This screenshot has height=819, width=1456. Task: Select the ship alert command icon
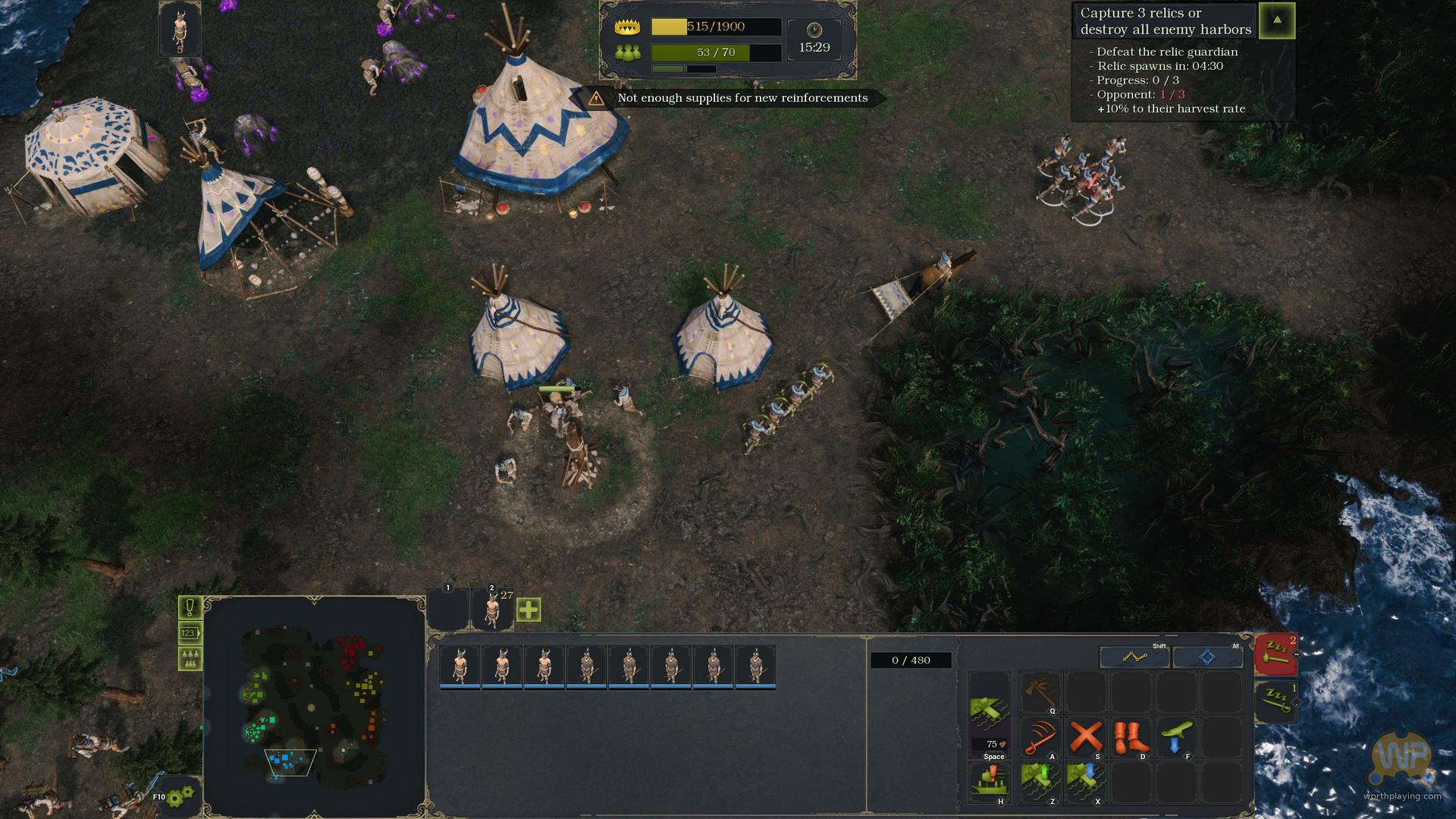[990, 783]
